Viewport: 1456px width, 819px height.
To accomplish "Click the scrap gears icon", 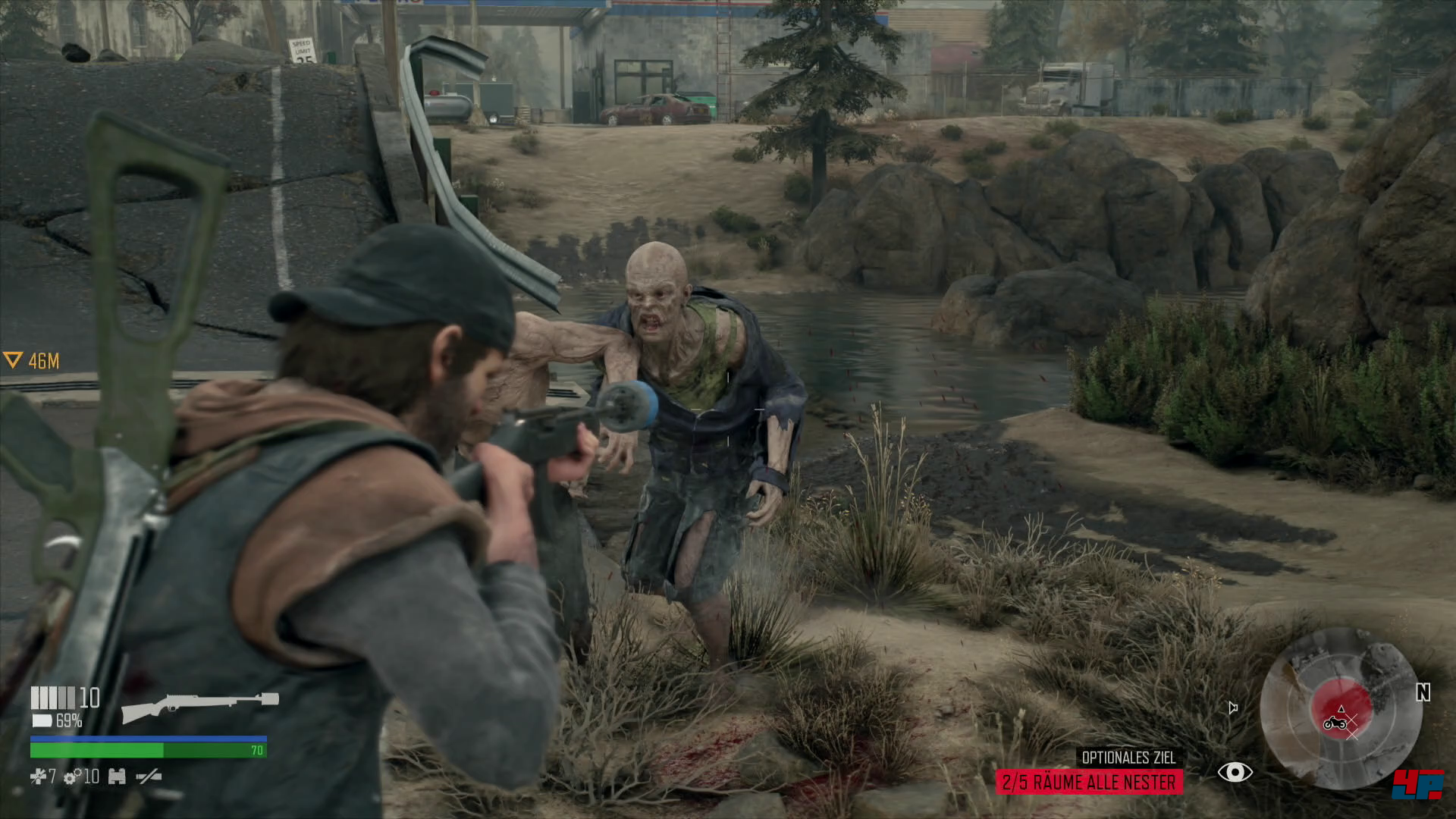I will 73,777.
